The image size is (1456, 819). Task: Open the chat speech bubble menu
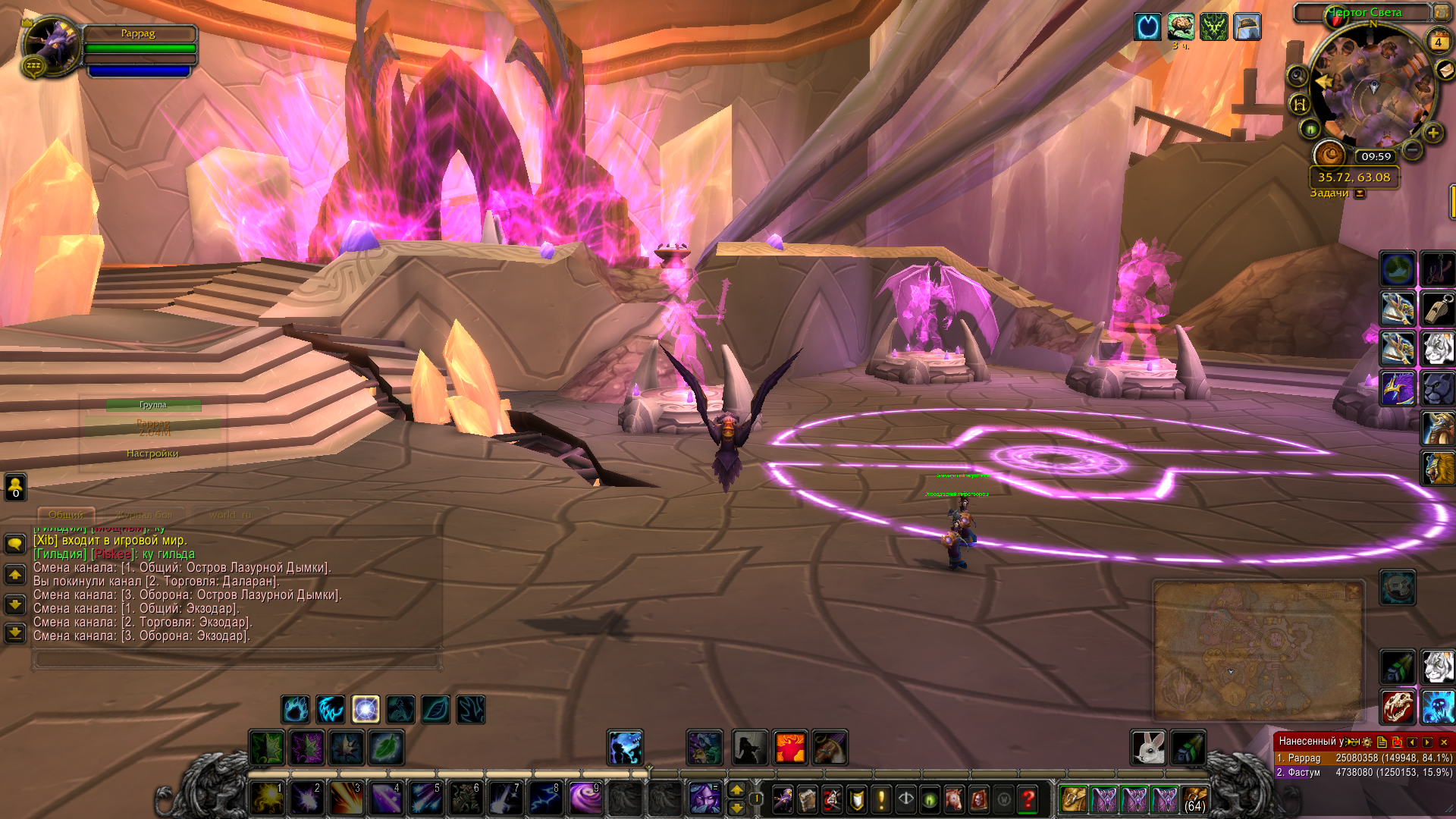(15, 544)
